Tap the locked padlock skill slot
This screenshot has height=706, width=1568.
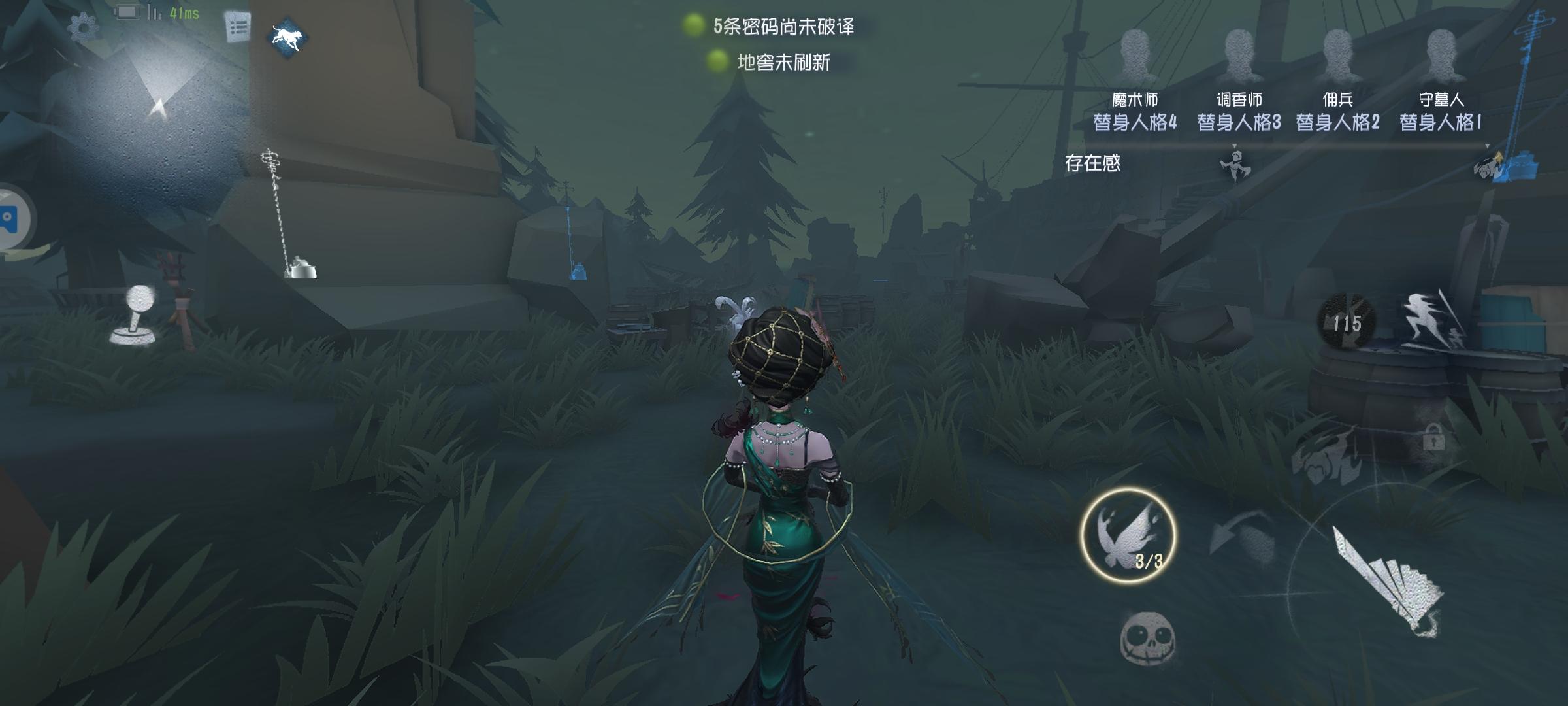pyautogui.click(x=1433, y=437)
